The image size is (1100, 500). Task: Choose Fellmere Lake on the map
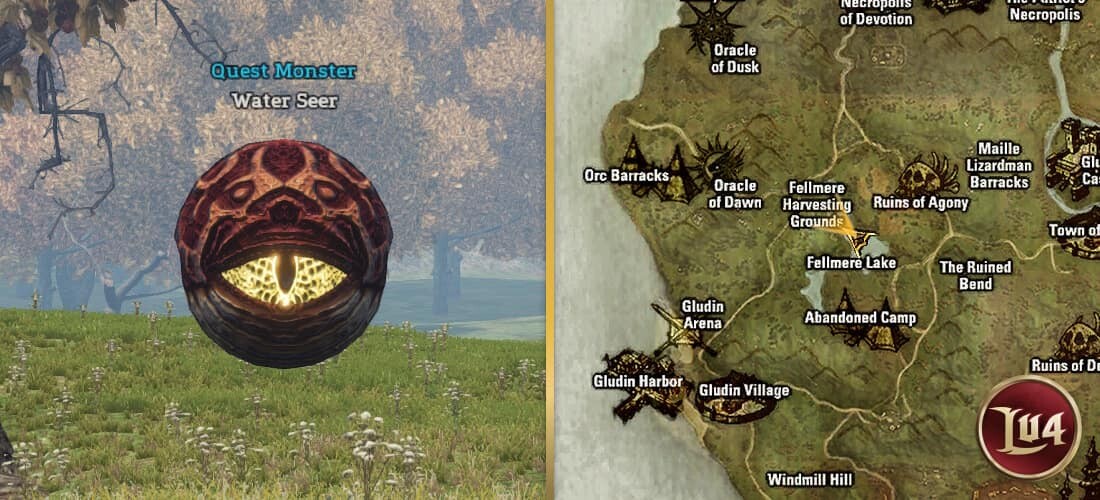point(851,262)
